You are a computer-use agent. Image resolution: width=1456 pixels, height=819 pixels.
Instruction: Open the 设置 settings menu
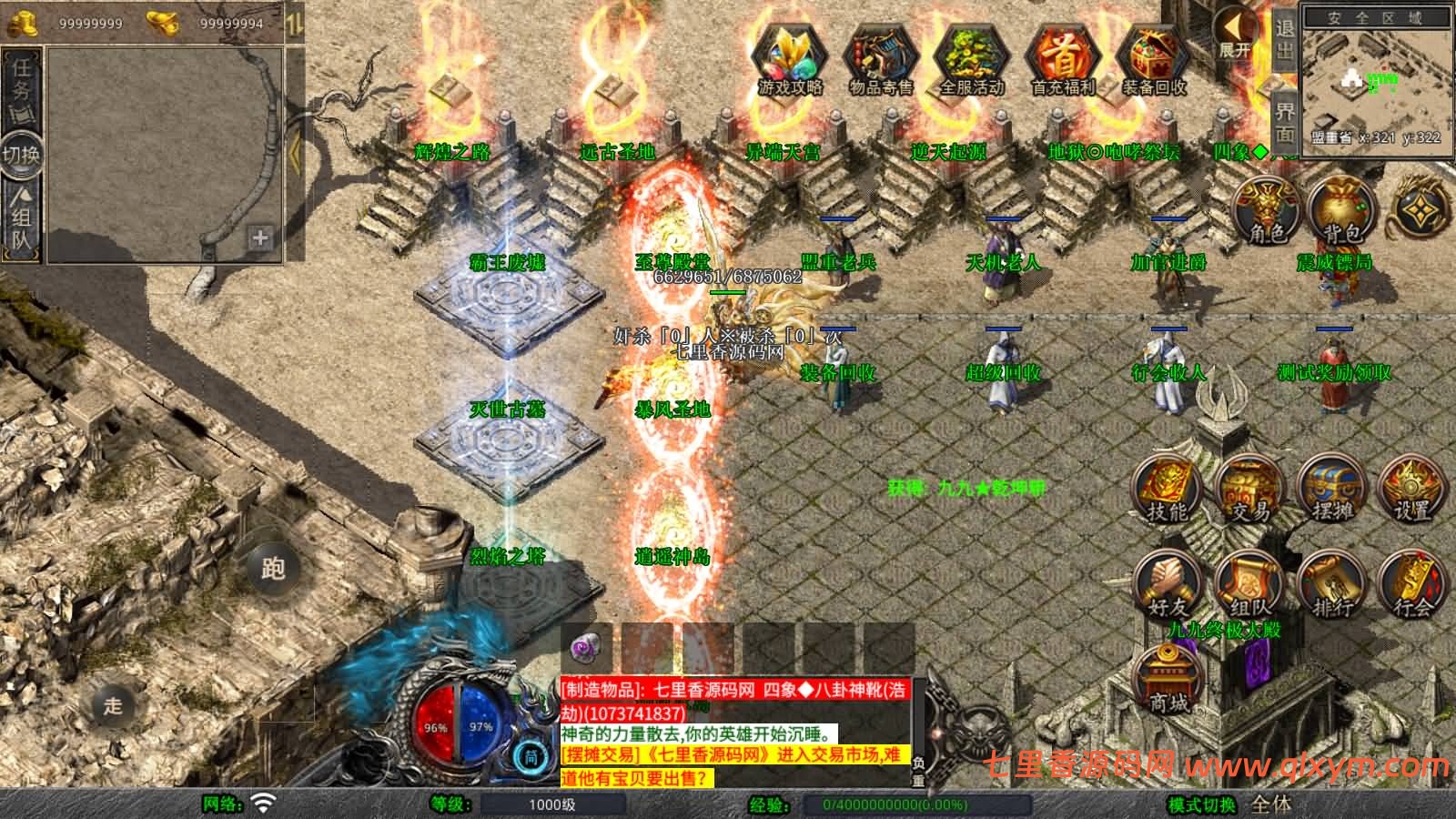(x=1411, y=490)
